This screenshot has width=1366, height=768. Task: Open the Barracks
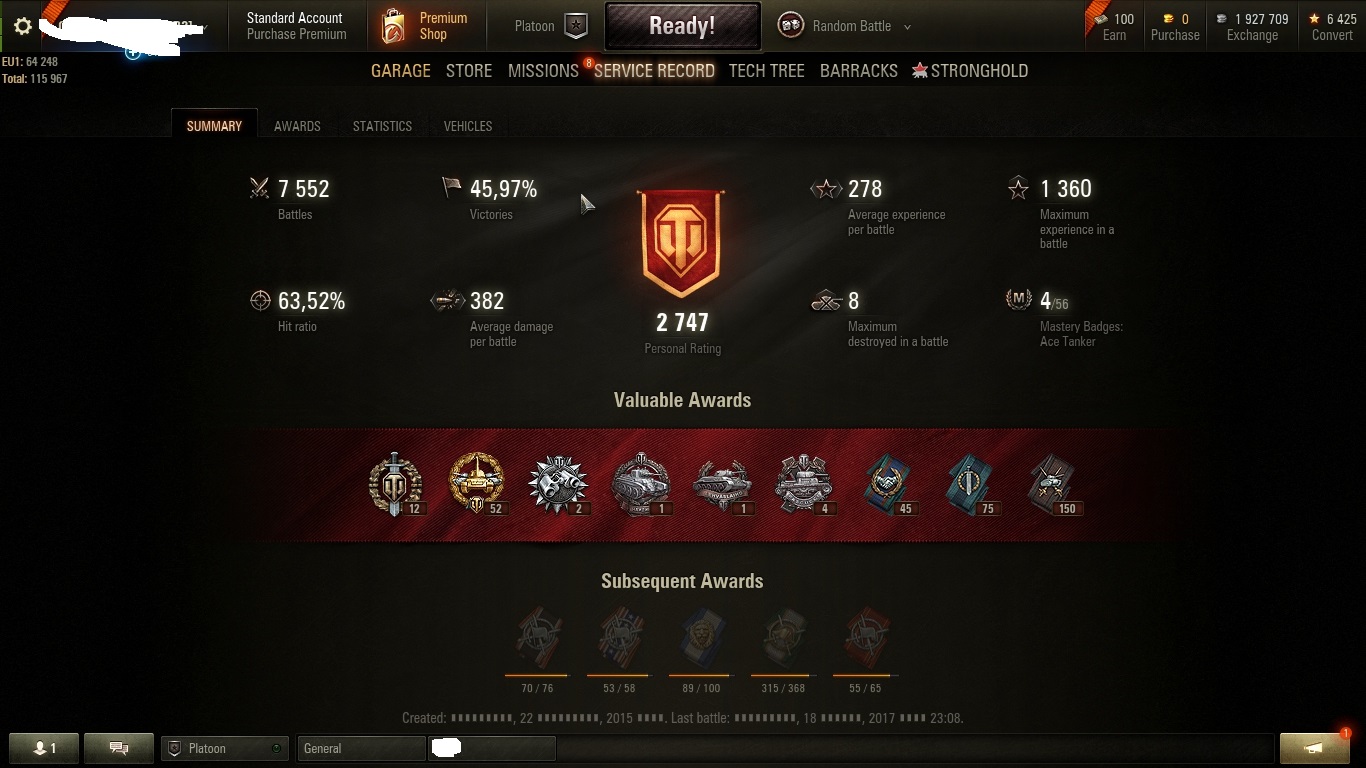(858, 71)
